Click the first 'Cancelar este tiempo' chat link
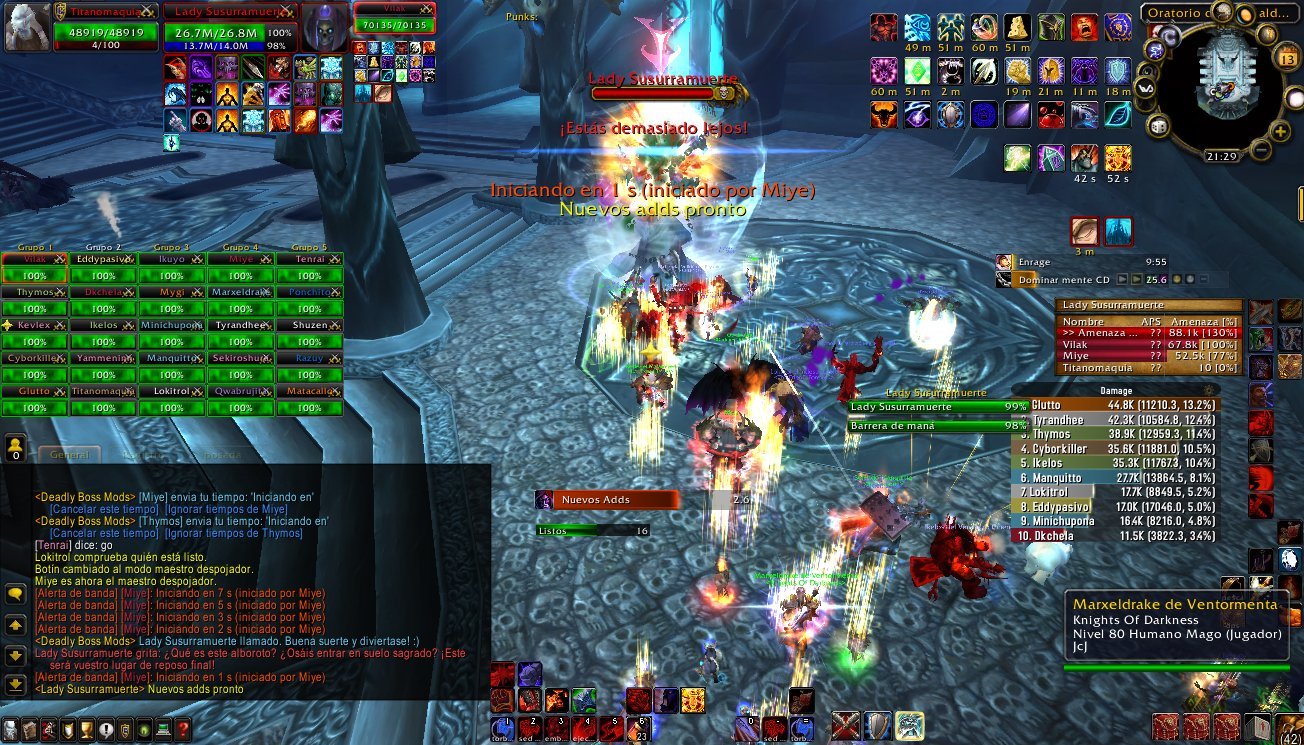Screen dimensions: 1304x745 (97, 509)
